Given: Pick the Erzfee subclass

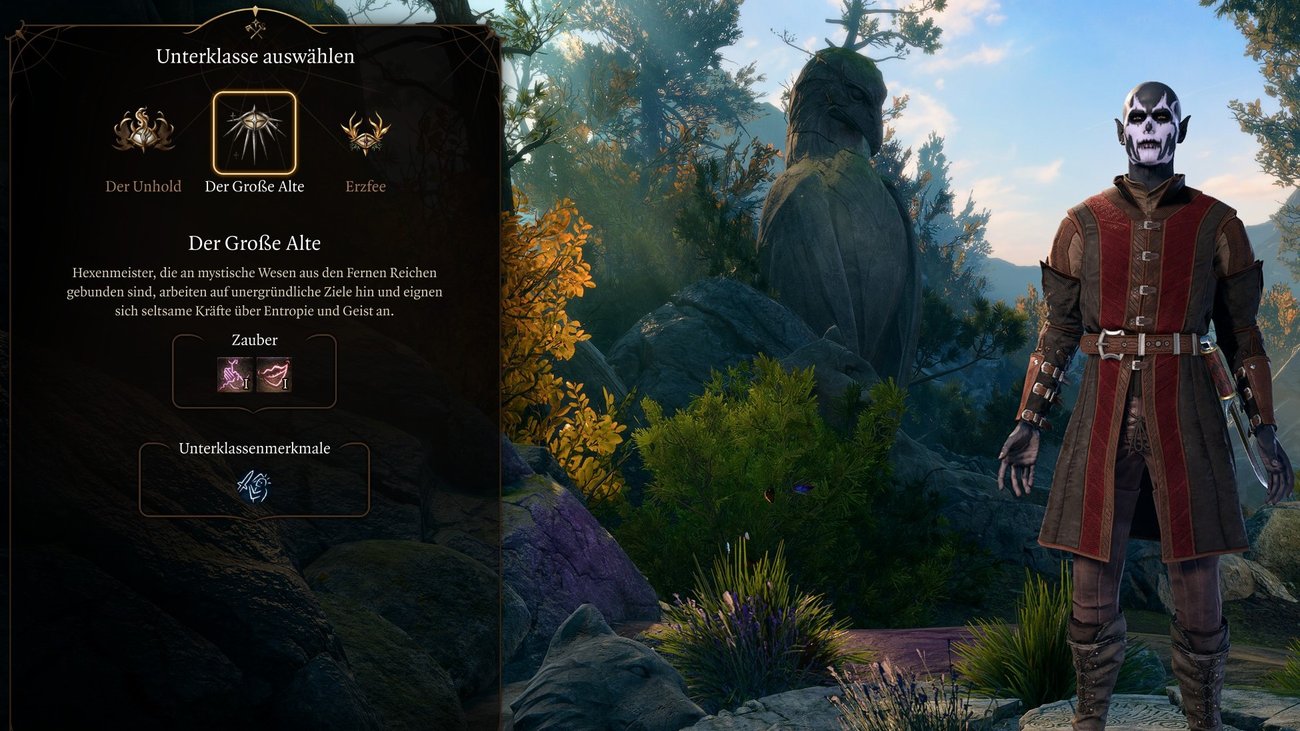Looking at the screenshot, I should click(365, 133).
